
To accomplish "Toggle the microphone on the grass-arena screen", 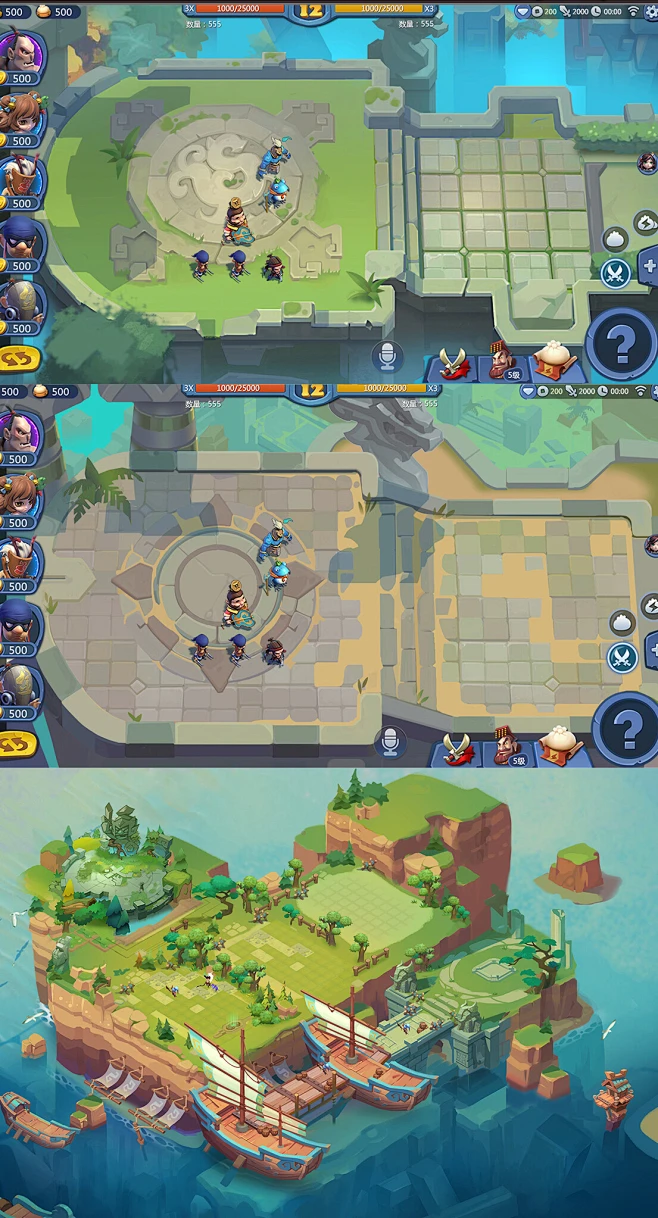I will click(387, 356).
